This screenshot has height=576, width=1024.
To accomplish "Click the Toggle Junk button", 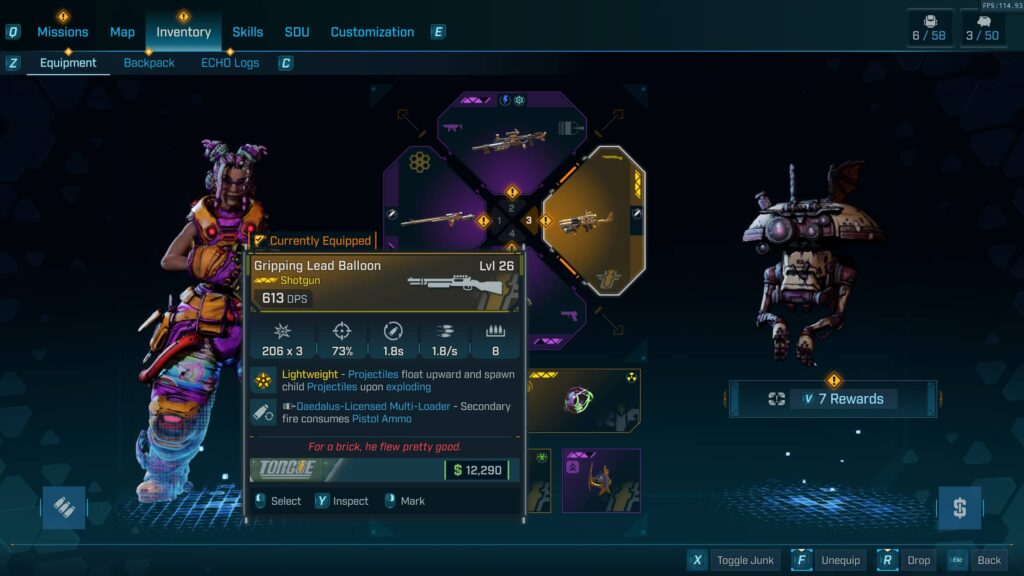I will click(735, 560).
